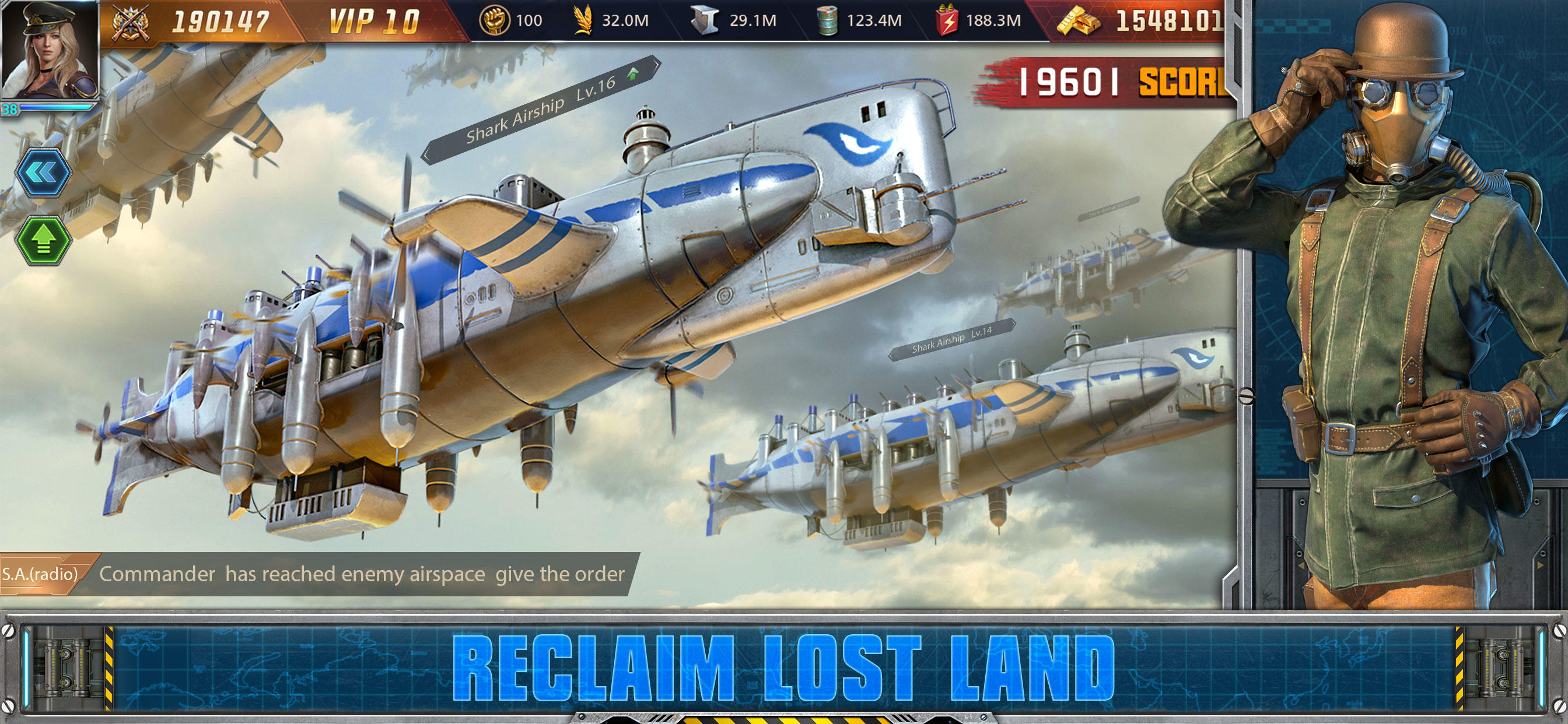Viewport: 1568px width, 724px height.
Task: Open the commander avatar portrait
Action: point(51,61)
